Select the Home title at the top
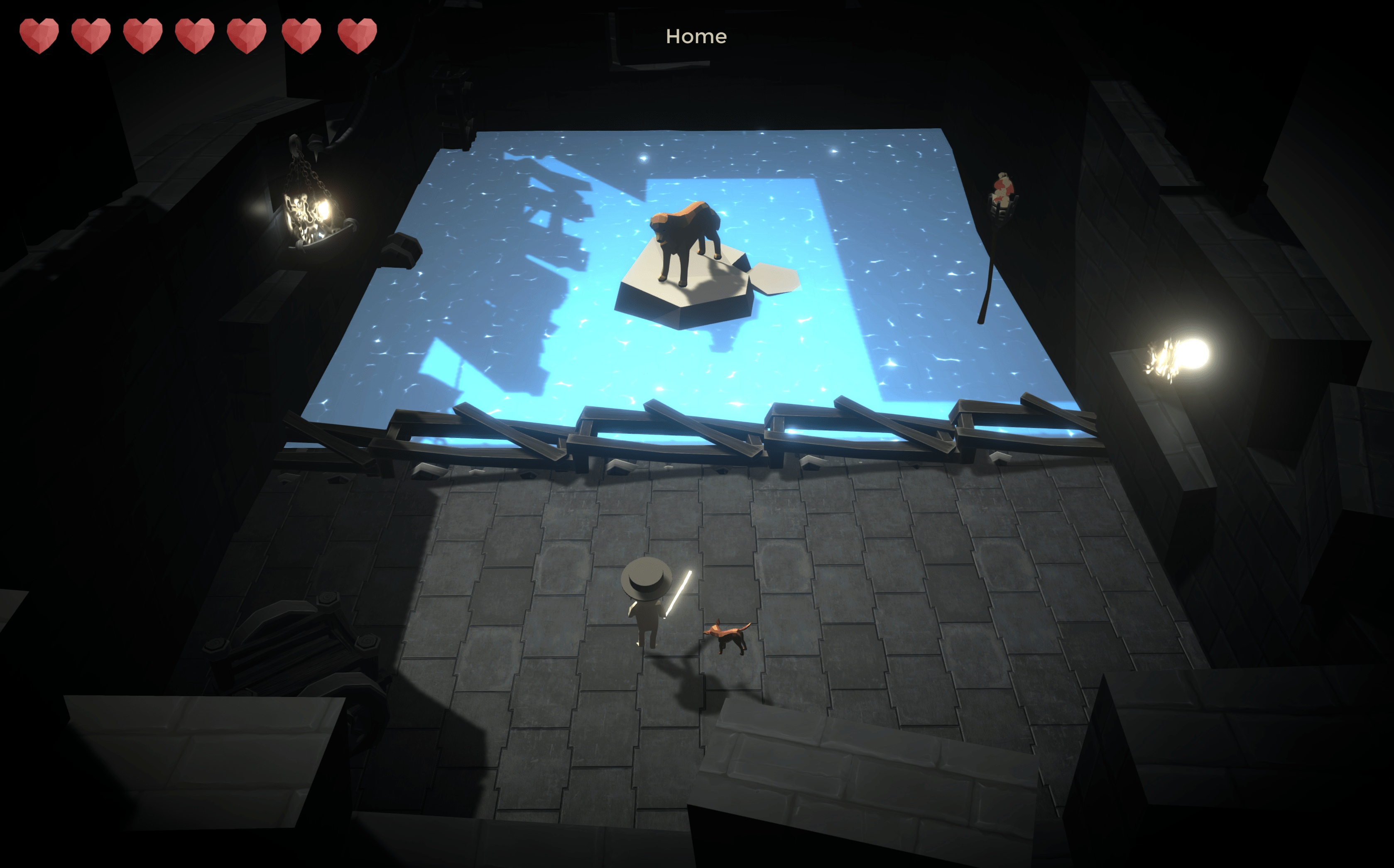Image resolution: width=1394 pixels, height=868 pixels. pos(696,36)
